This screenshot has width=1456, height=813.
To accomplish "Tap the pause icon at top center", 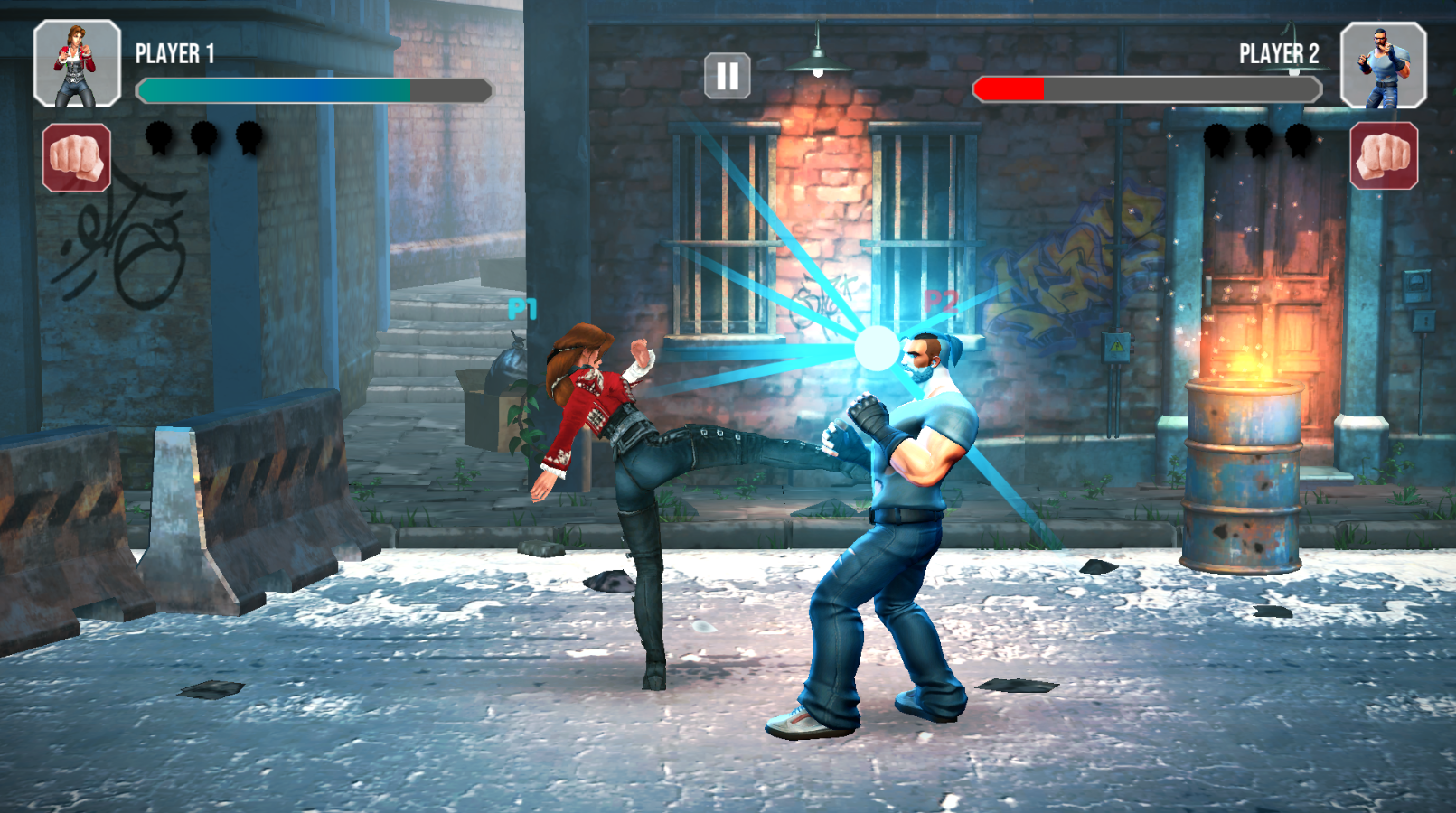I will pyautogui.click(x=726, y=74).
